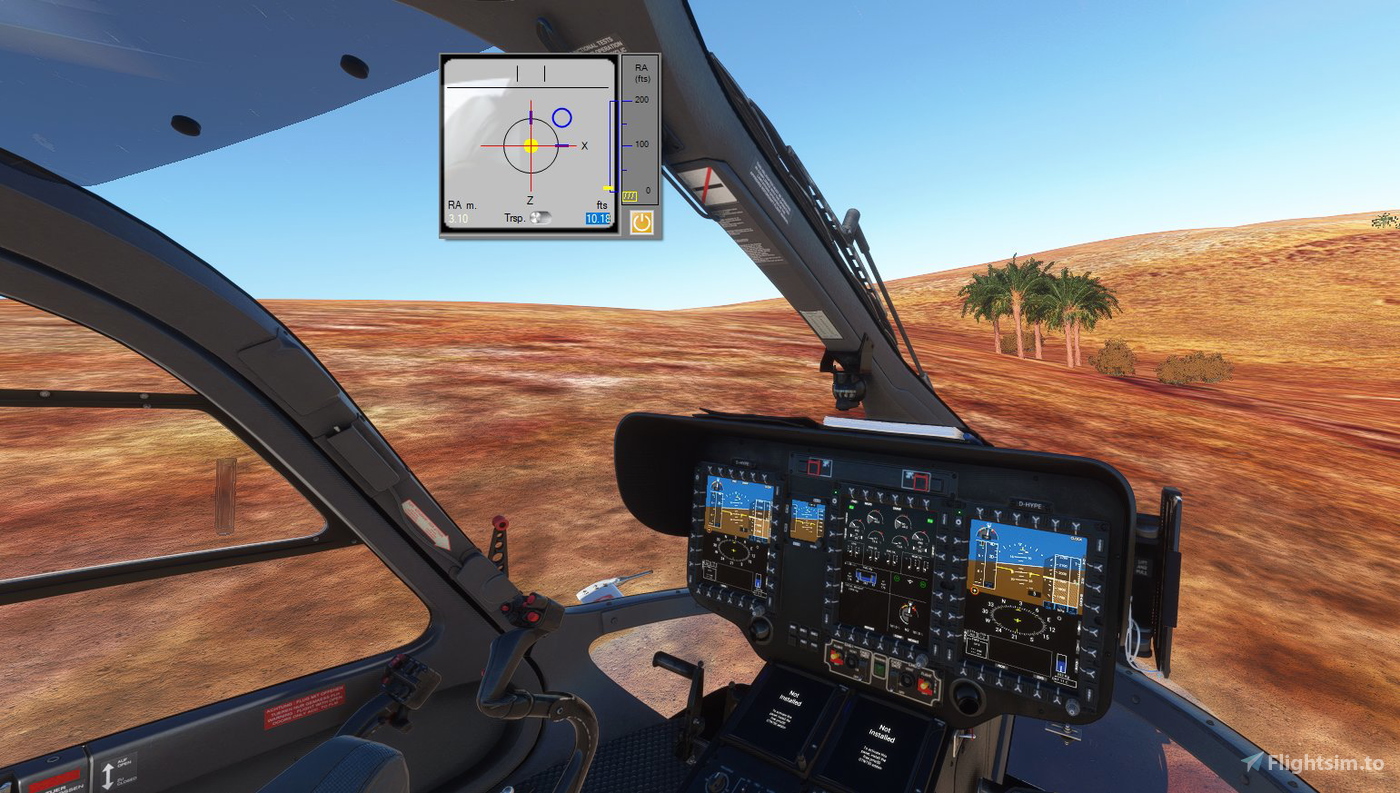The image size is (1400, 793).
Task: Twist the red FUEL guarded switch near center console
Action: pos(924,684)
